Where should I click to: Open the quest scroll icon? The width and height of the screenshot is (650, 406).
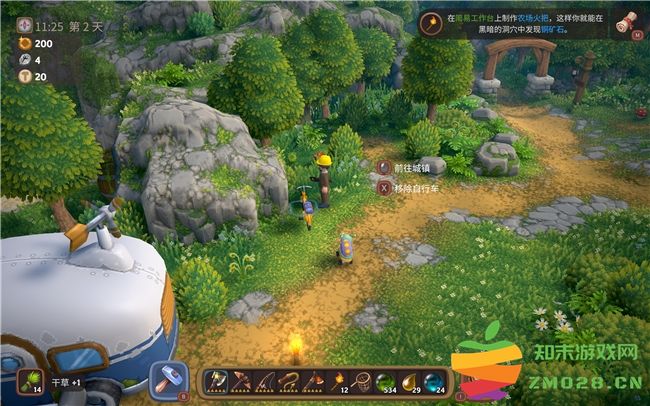click(627, 23)
